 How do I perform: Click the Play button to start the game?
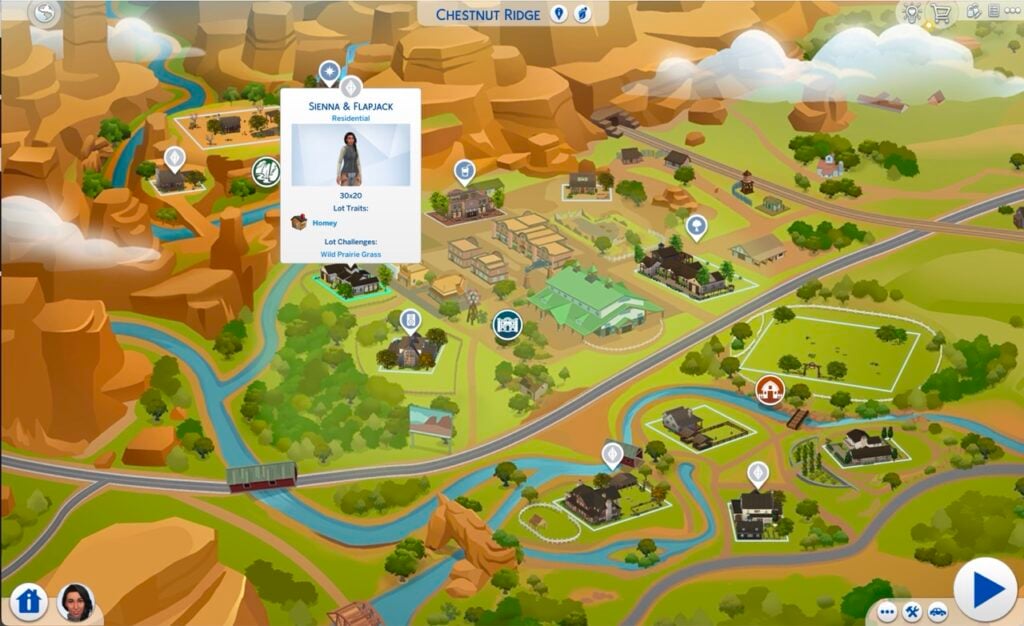point(985,590)
